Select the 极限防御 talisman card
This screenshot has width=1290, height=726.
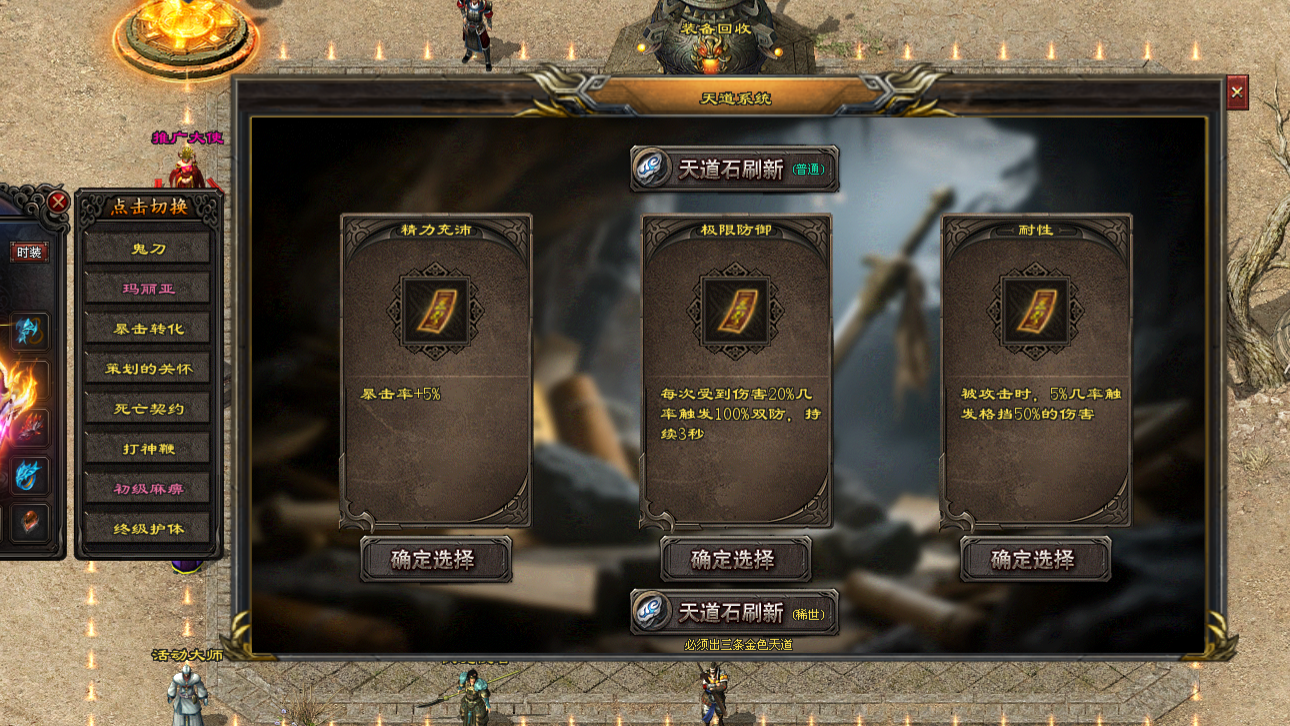[x=735, y=310]
